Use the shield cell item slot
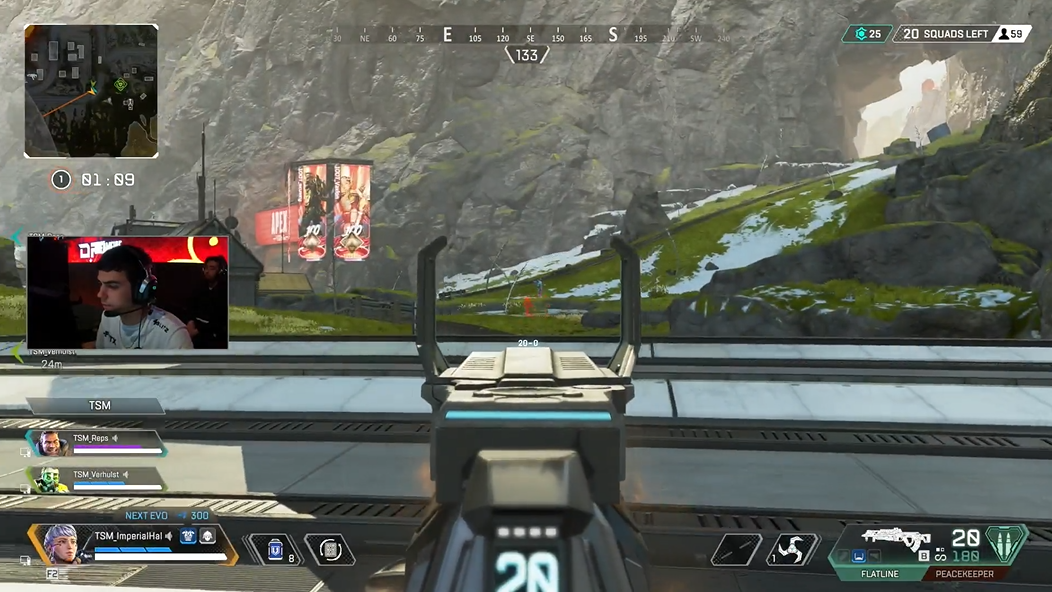 pos(276,549)
